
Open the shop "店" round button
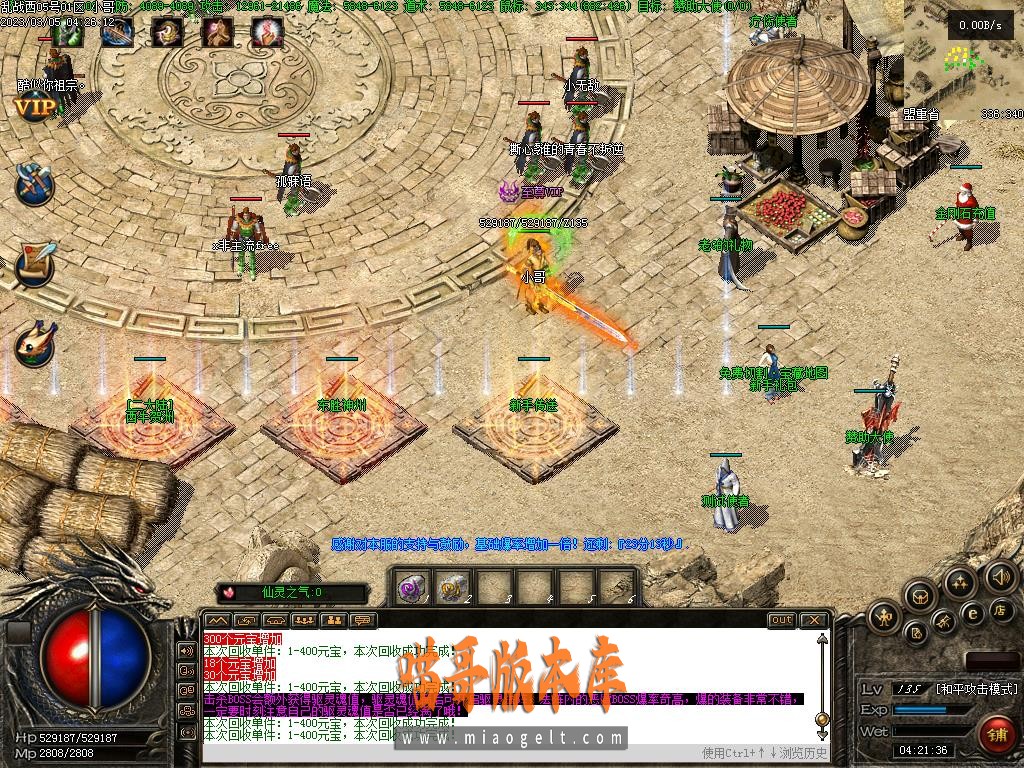1001,609
